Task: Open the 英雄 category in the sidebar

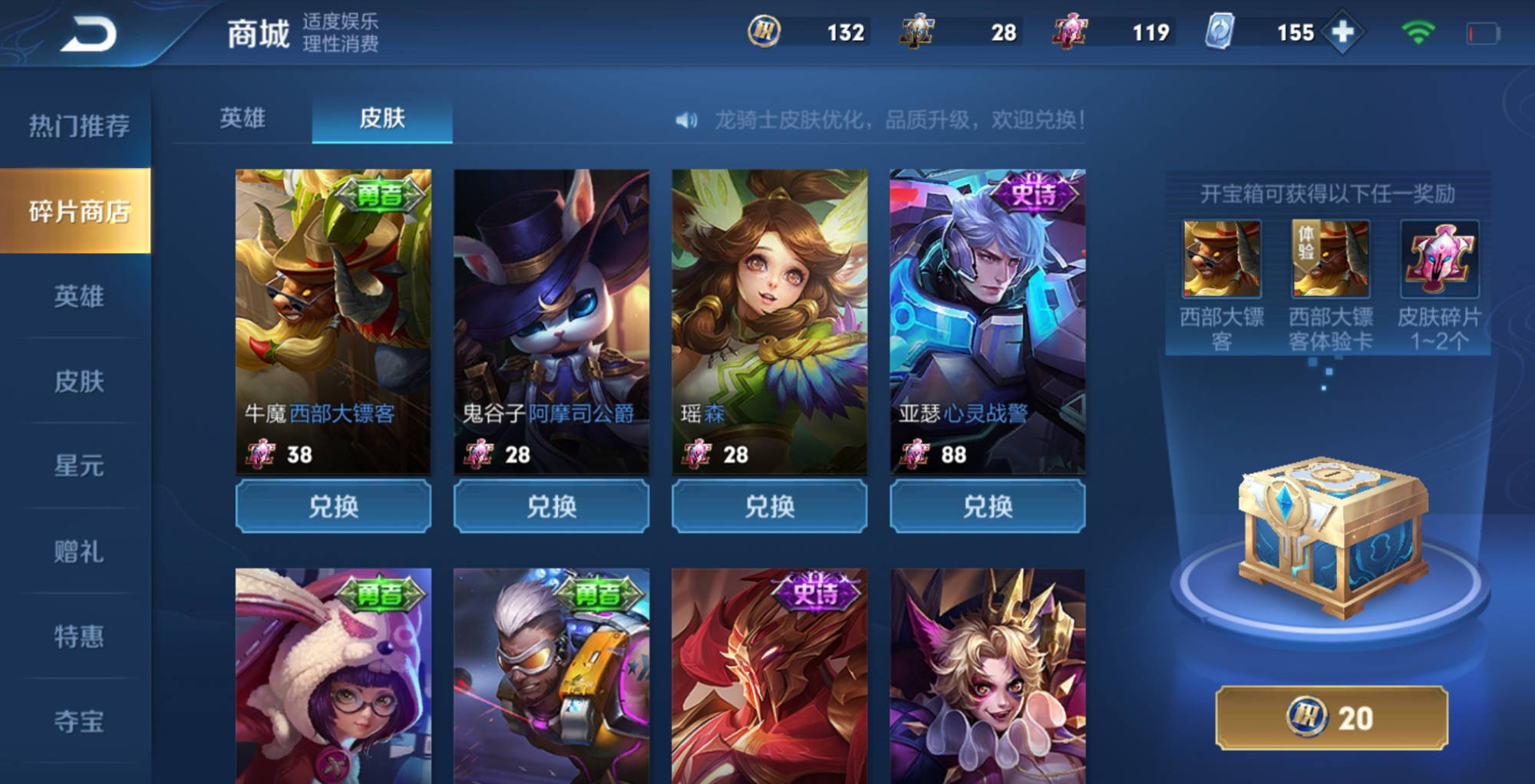Action: click(x=78, y=296)
